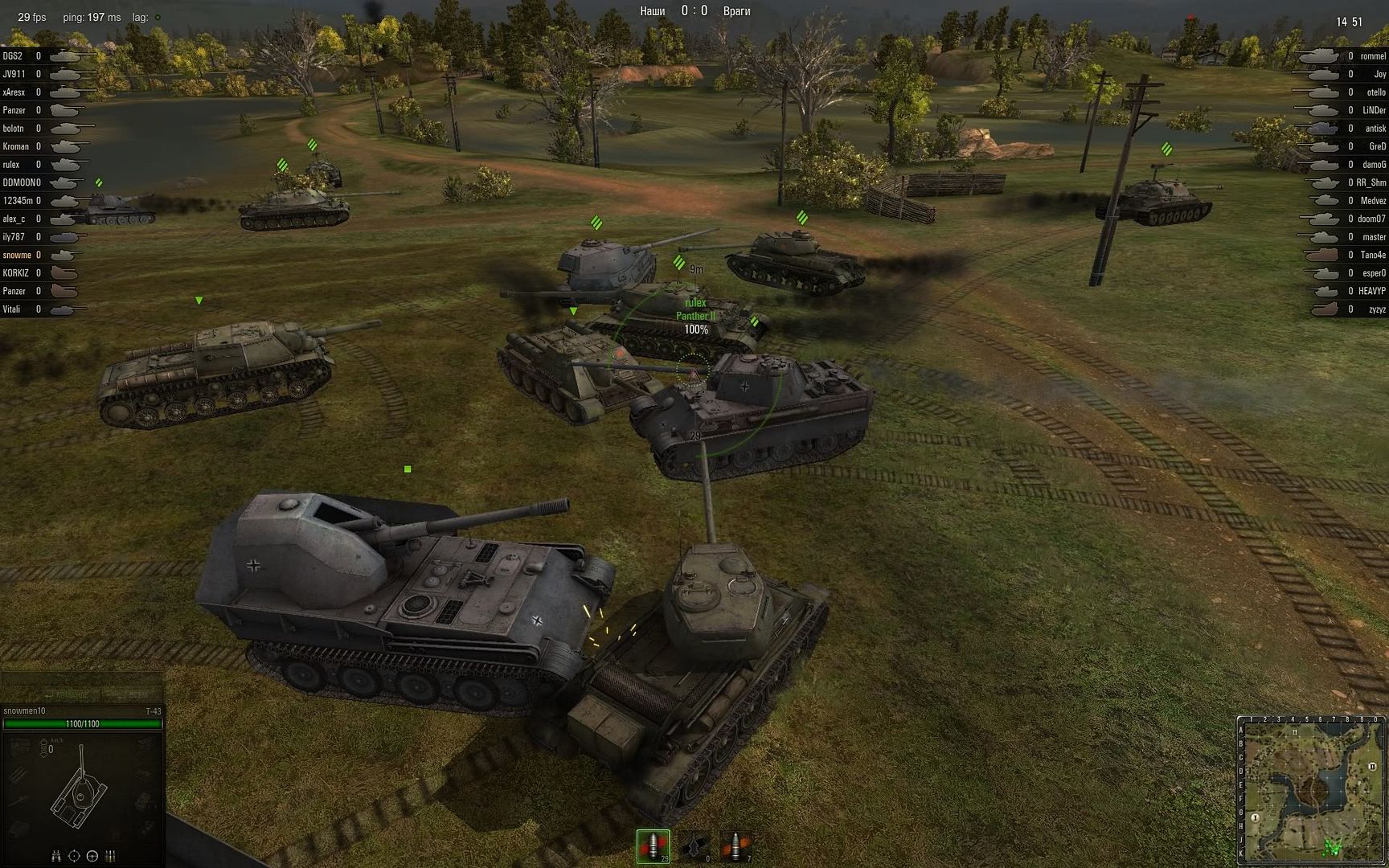Image resolution: width=1389 pixels, height=868 pixels.
Task: Select player KORKIZ in the allied team list
Action: click(x=16, y=273)
